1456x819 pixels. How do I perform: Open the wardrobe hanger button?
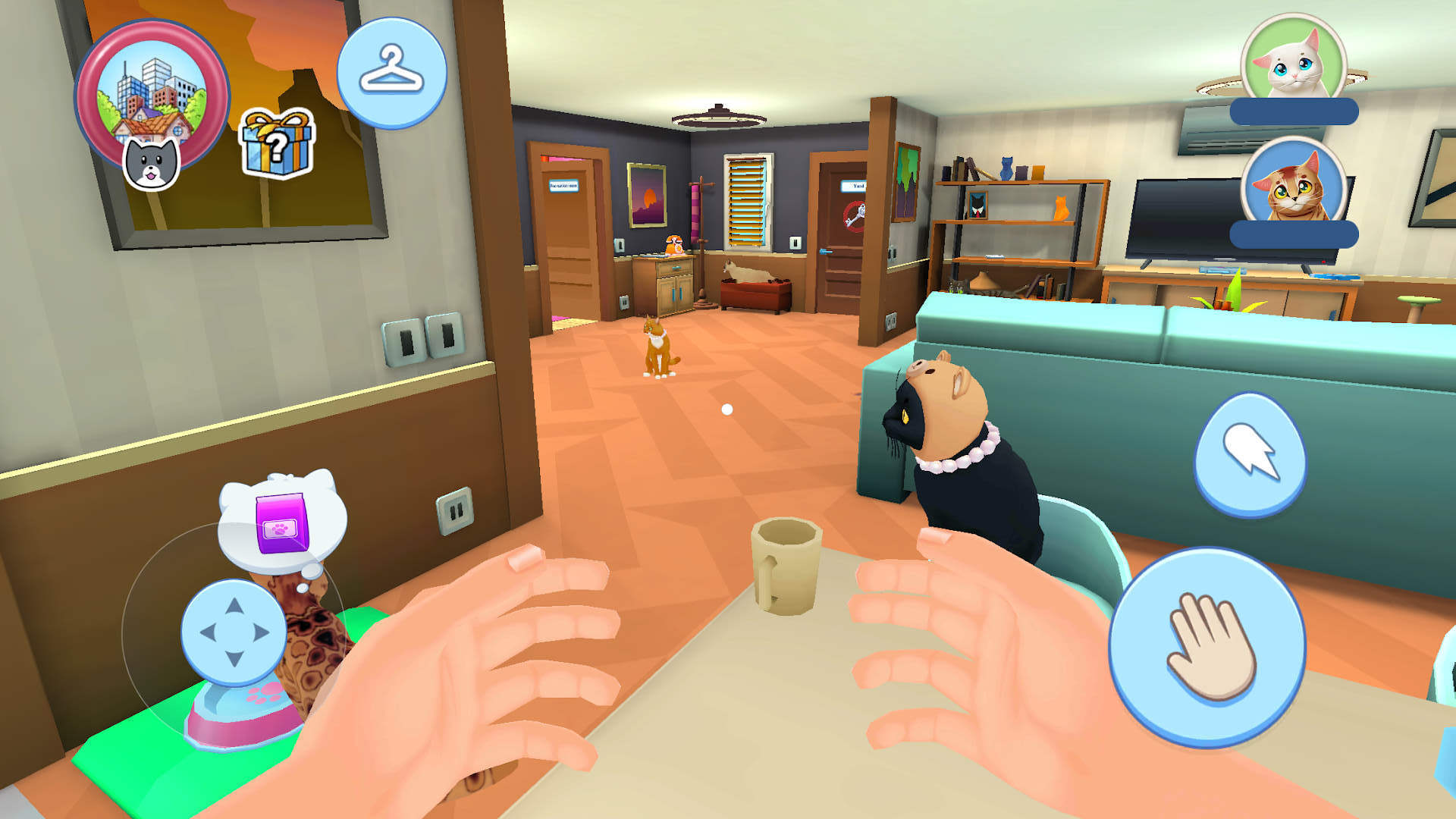(391, 73)
